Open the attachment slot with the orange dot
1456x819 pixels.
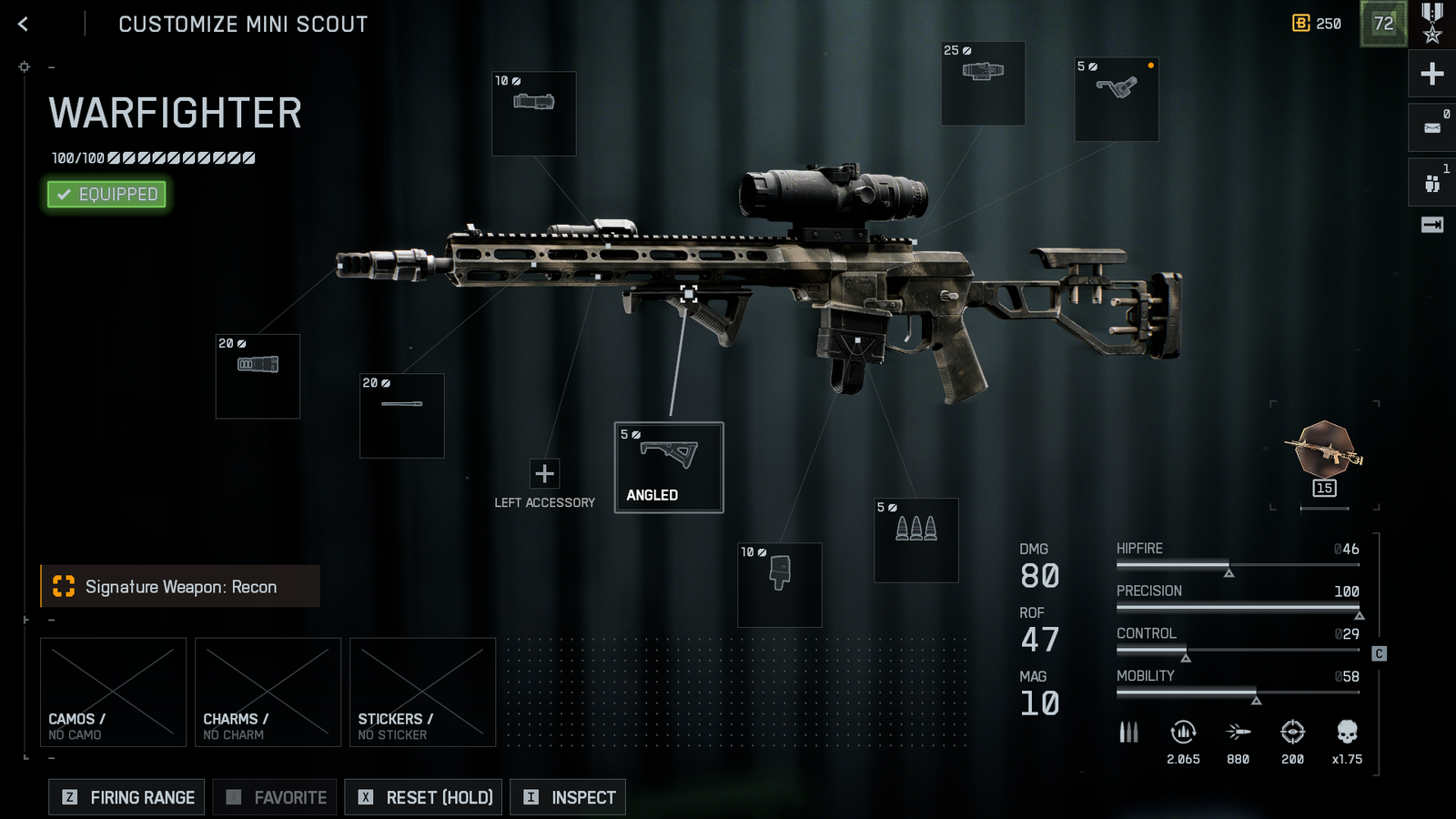coord(1117,99)
